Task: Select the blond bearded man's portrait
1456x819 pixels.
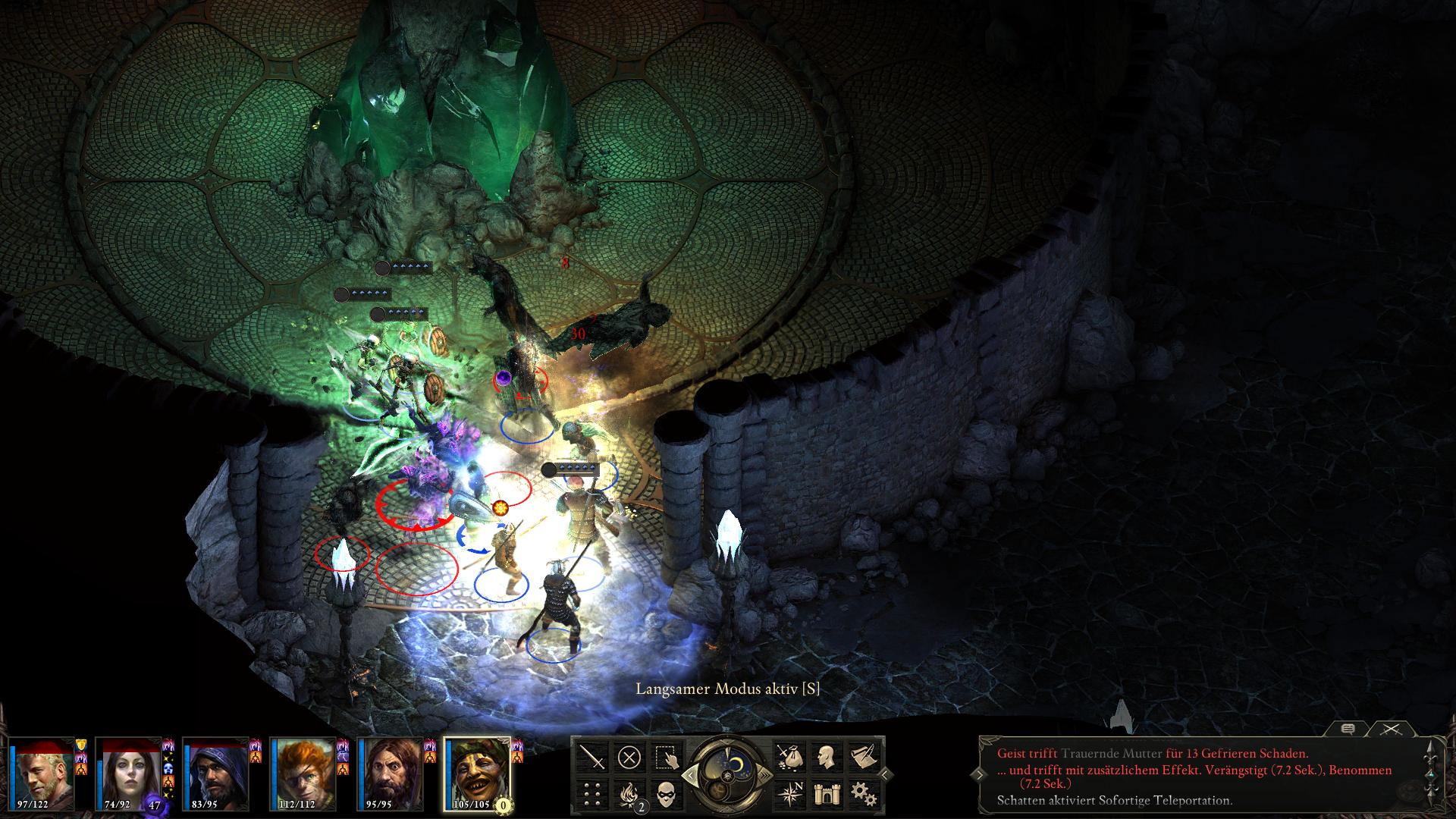Action: [43, 772]
